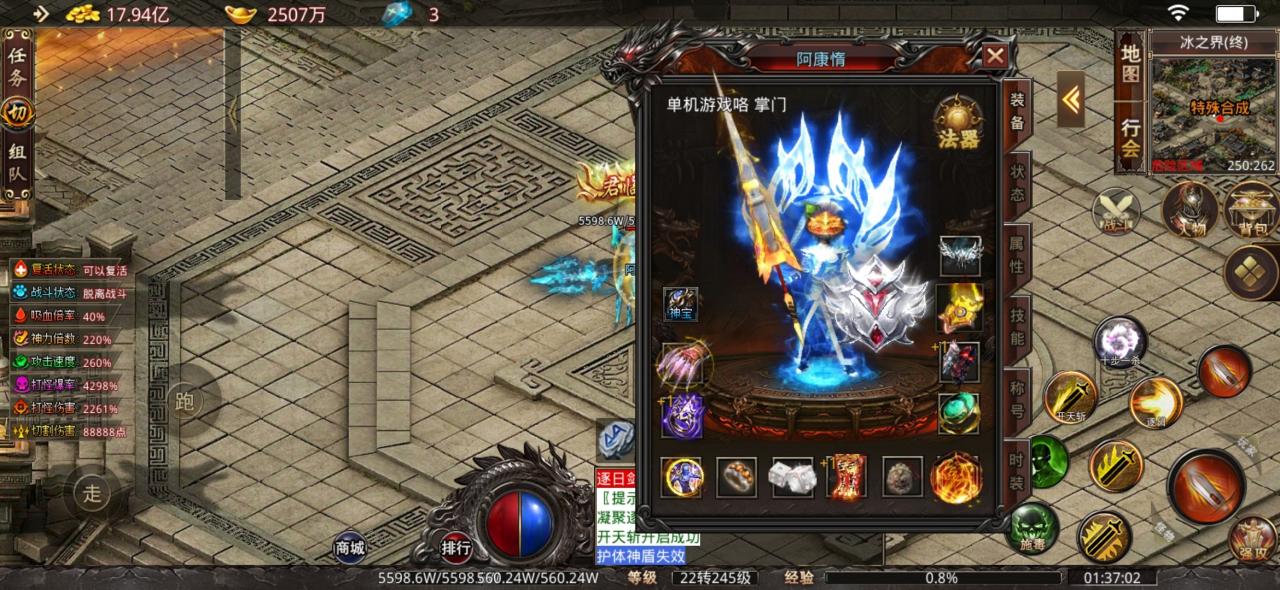Open the 地图 map button
The width and height of the screenshot is (1280, 590).
[x=1130, y=62]
